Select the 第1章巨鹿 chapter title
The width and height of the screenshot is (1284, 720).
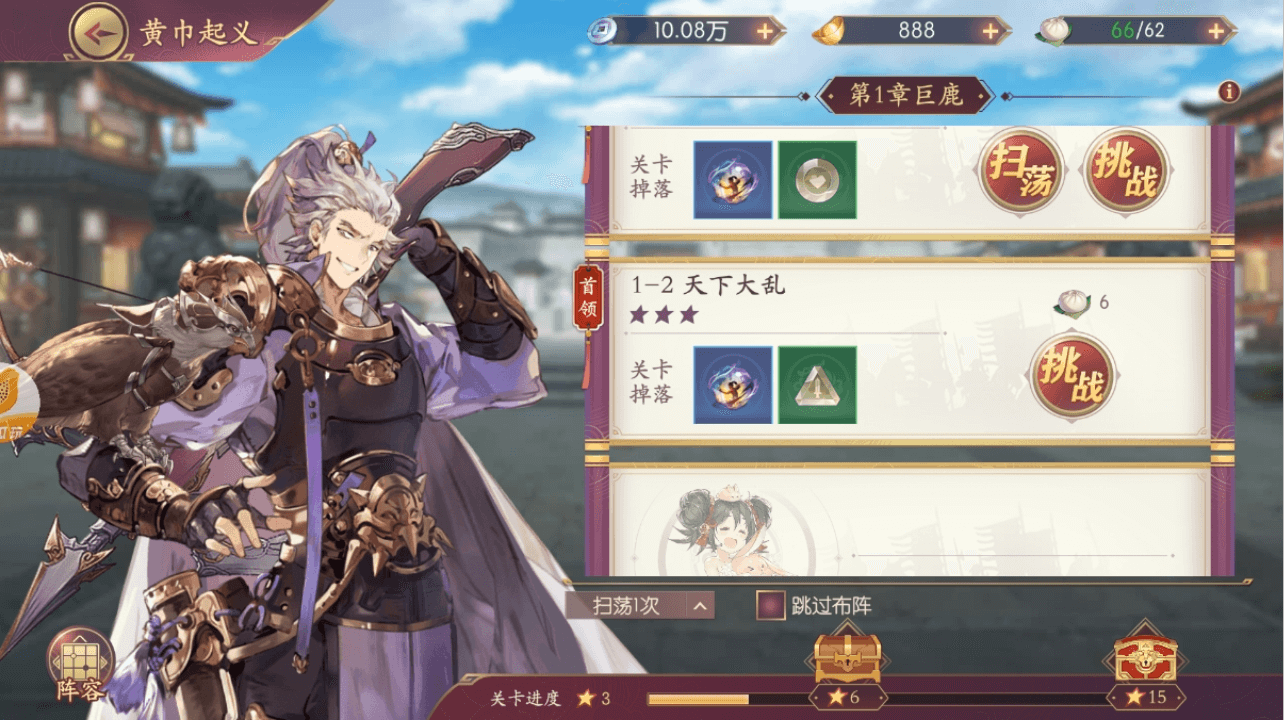905,96
